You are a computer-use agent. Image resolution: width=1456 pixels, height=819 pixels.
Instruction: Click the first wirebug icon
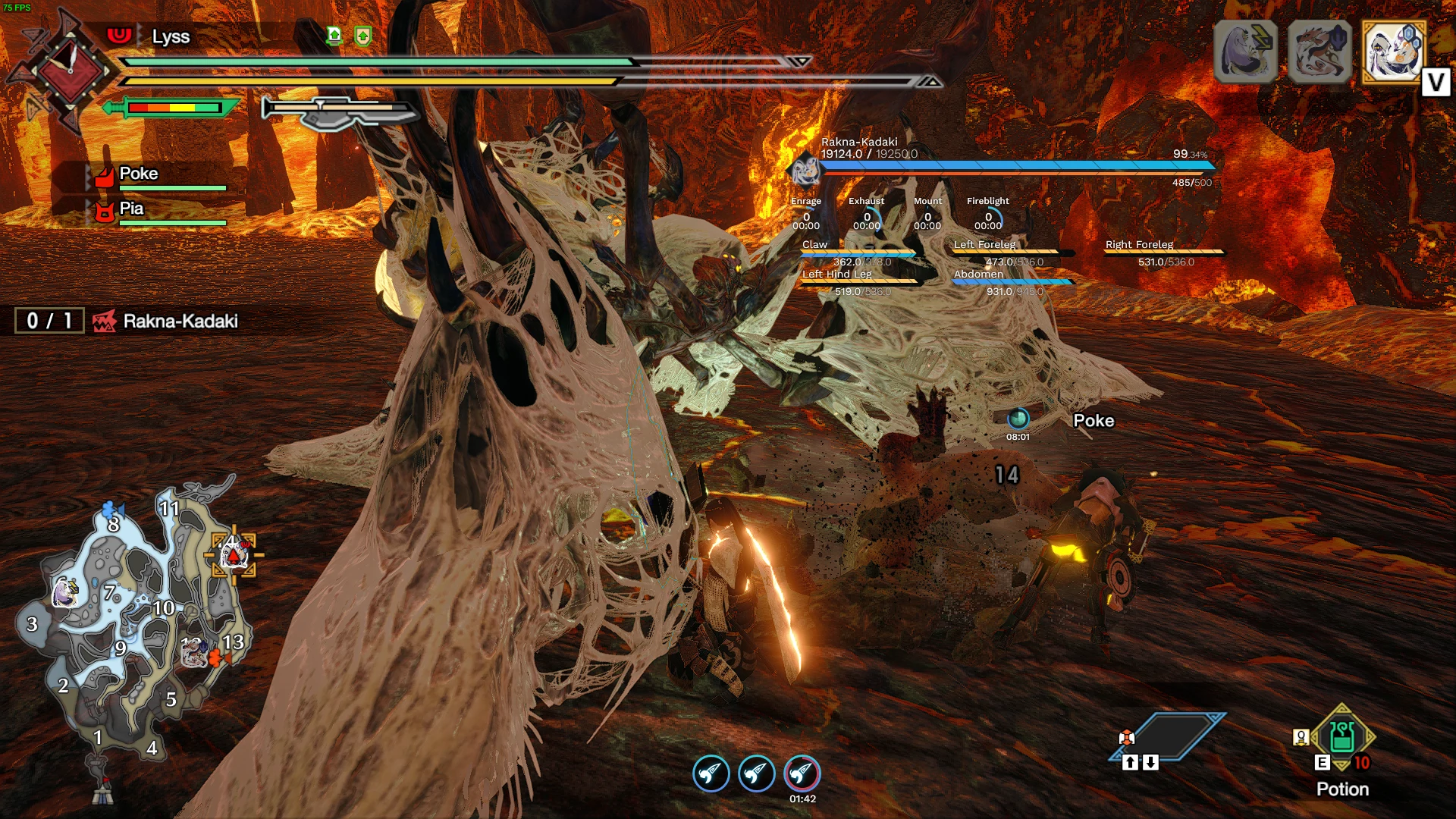tap(711, 774)
